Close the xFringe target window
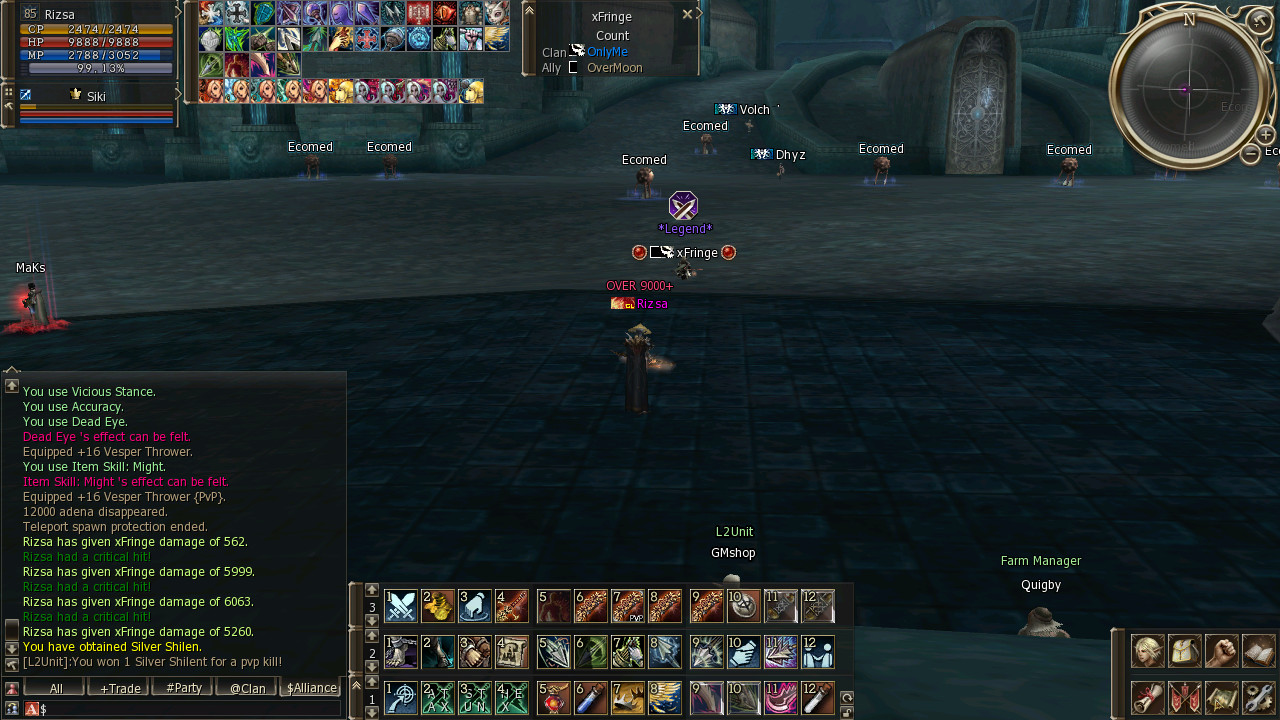Image resolution: width=1280 pixels, height=720 pixels. [687, 14]
